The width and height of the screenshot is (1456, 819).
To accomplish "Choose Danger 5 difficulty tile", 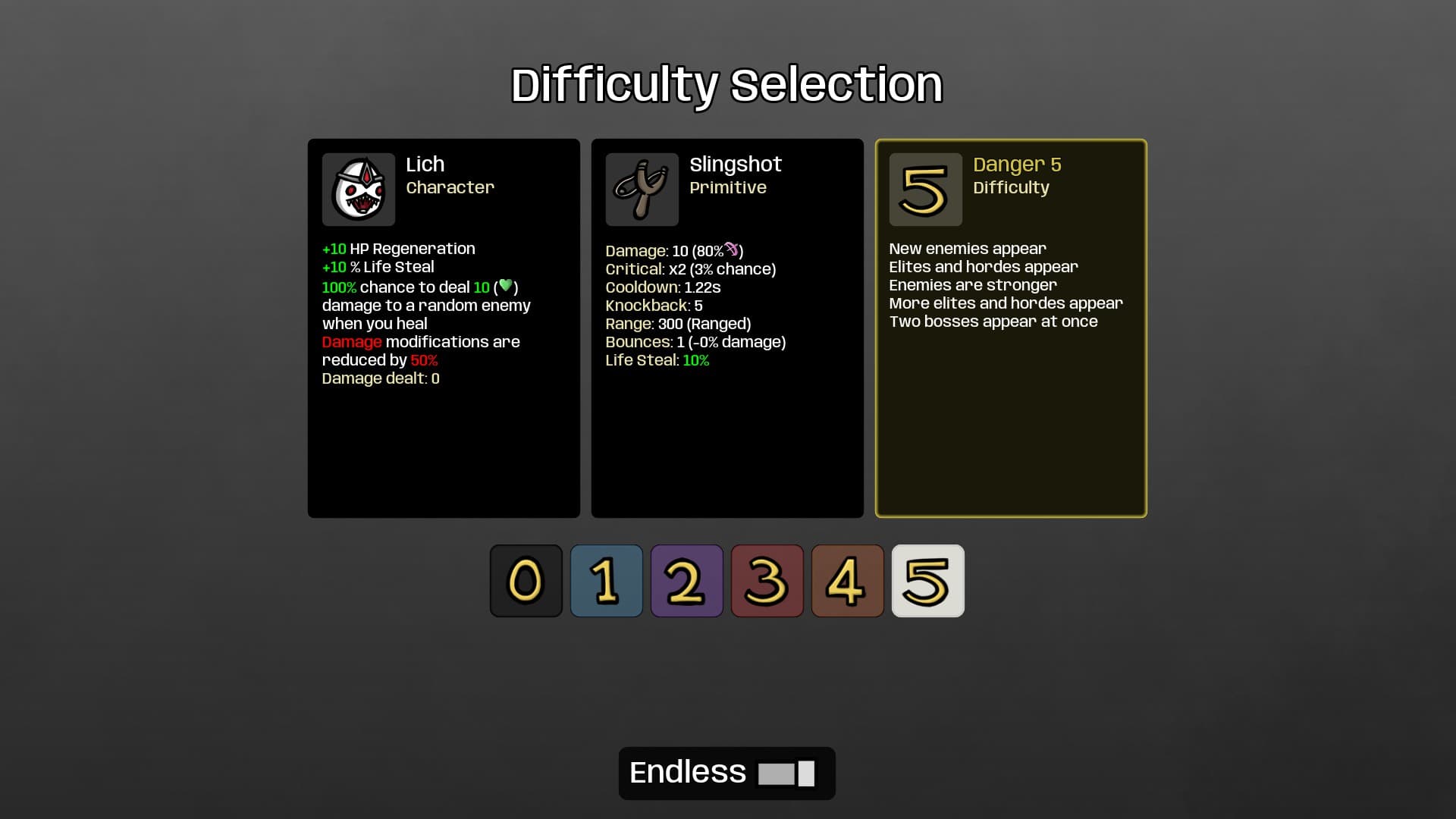I will pyautogui.click(x=927, y=581).
